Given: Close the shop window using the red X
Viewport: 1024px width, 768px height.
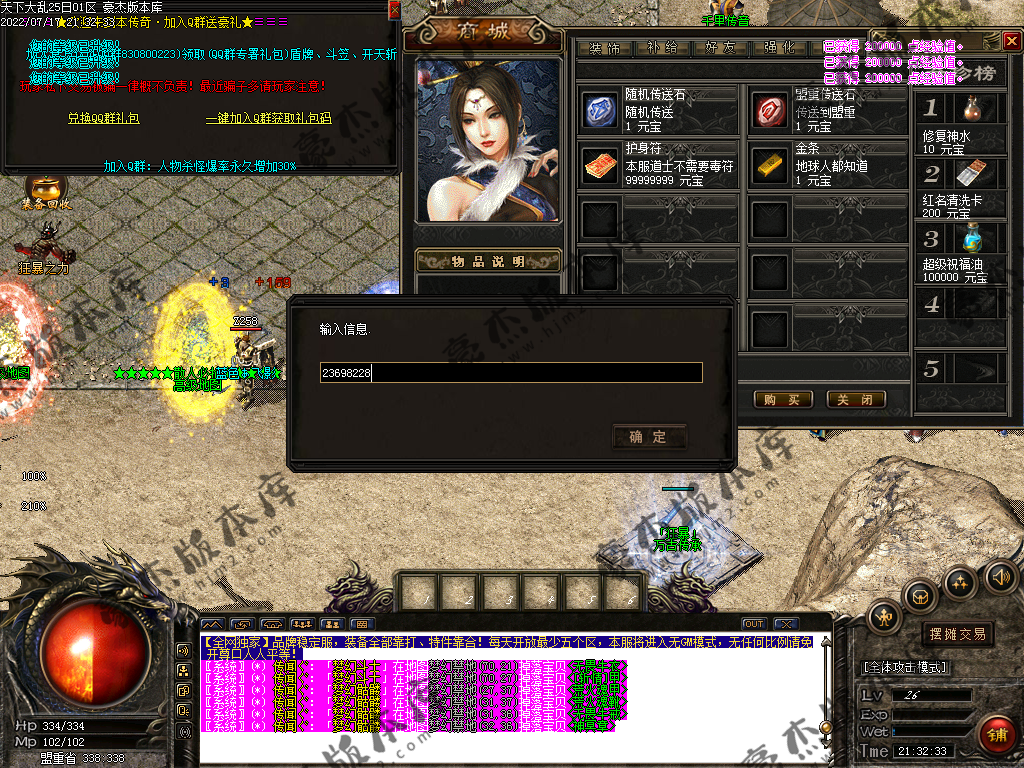Looking at the screenshot, I should pos(1011,41).
